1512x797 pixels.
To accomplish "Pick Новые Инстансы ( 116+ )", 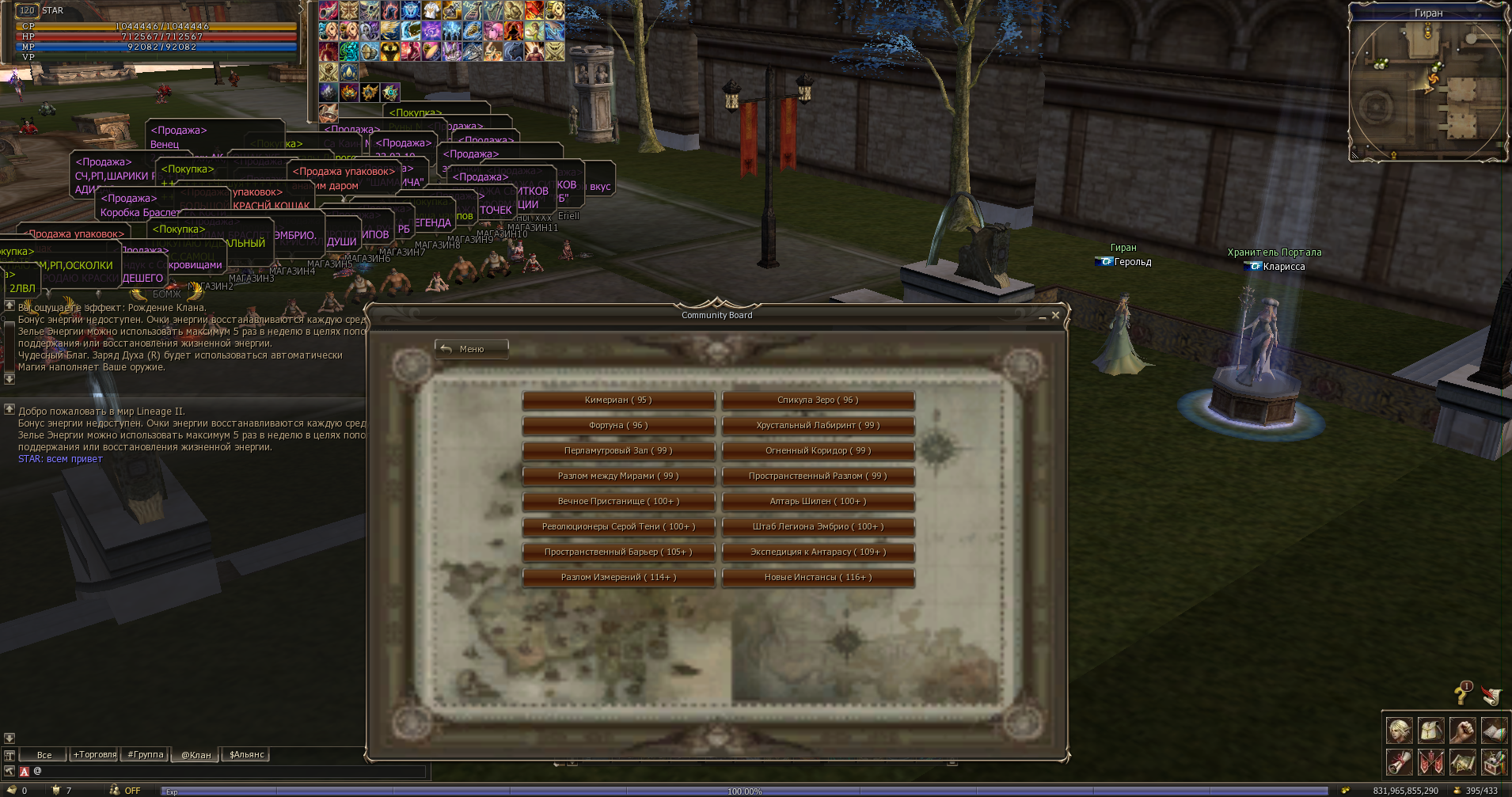I will pyautogui.click(x=818, y=578).
